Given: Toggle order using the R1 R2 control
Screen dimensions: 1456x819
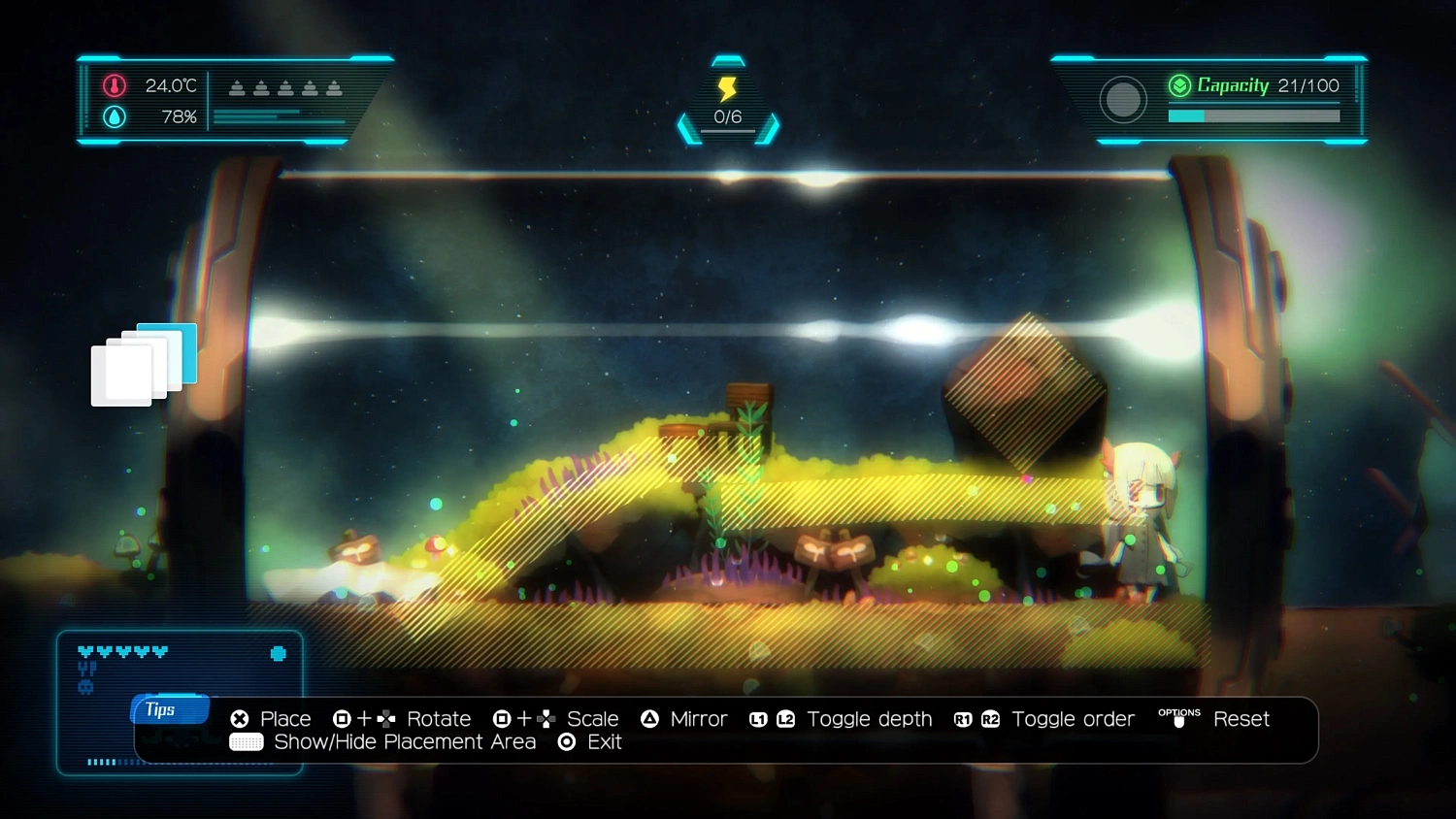Looking at the screenshot, I should (x=976, y=719).
